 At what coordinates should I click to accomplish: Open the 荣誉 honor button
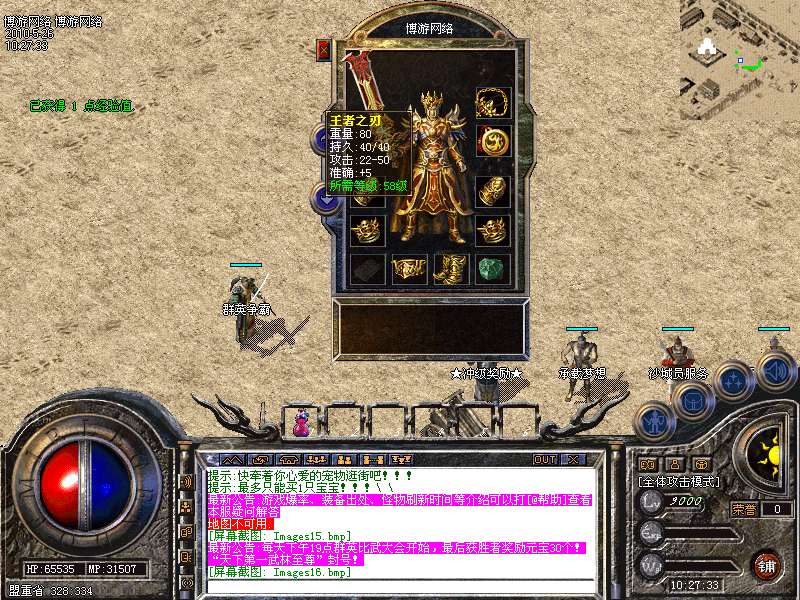point(742,509)
